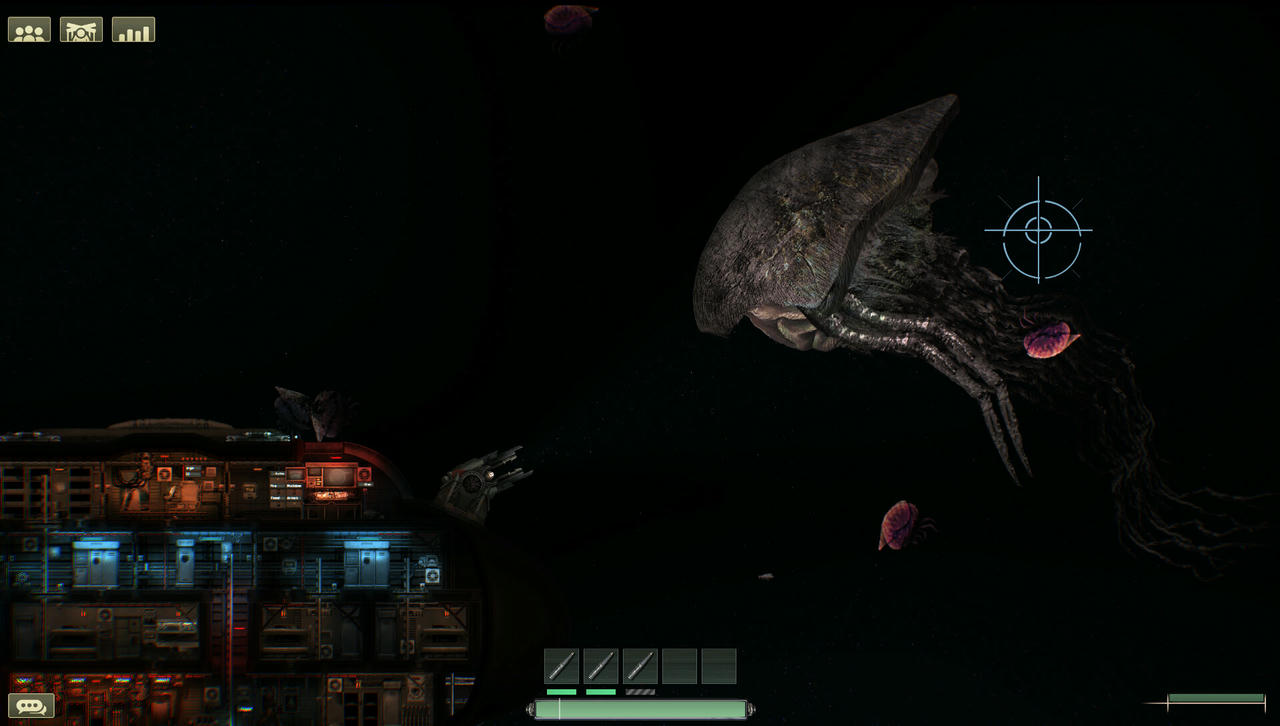
Task: Open the crew management panel
Action: [29, 29]
